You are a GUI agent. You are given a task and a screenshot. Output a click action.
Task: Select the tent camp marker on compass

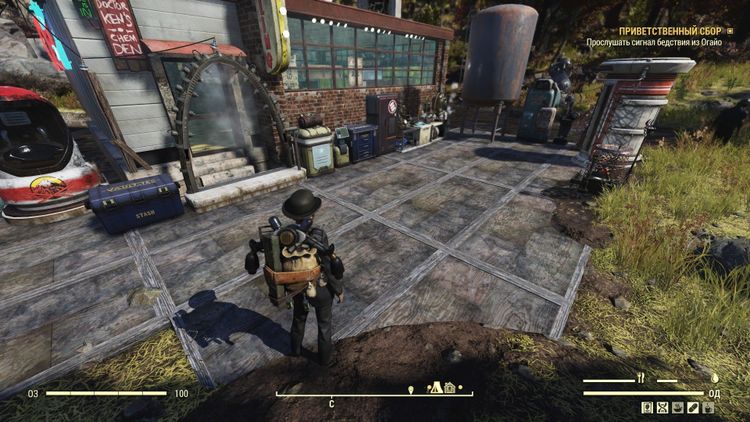point(436,387)
